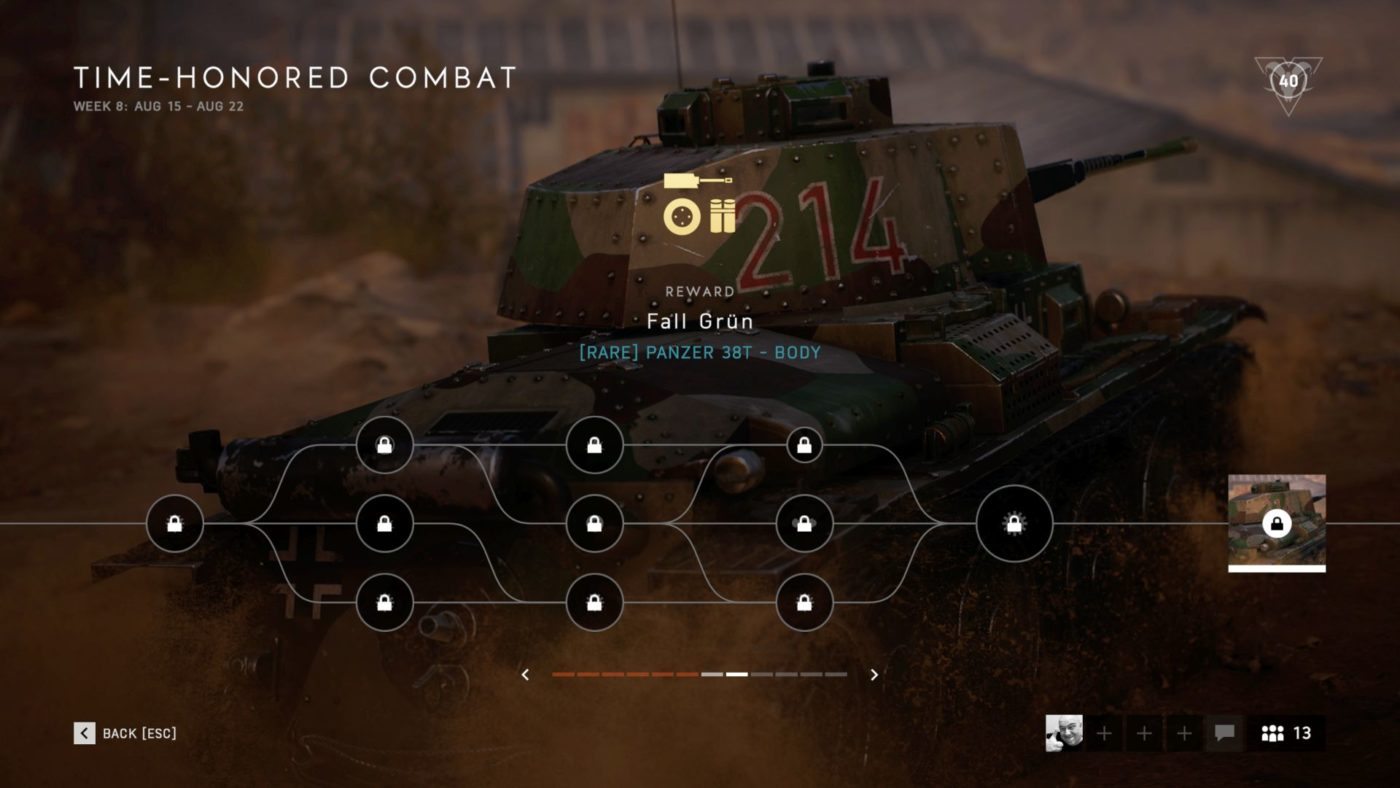Click the glowing final reward node

pyautogui.click(x=1014, y=523)
